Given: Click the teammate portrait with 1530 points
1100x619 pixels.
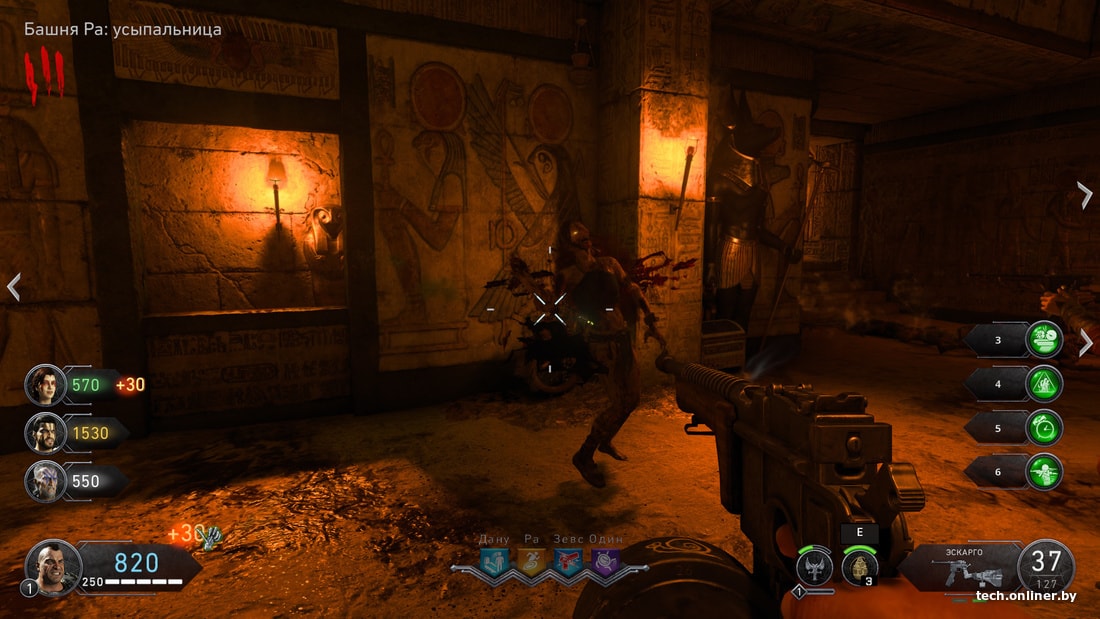Looking at the screenshot, I should pos(45,433).
